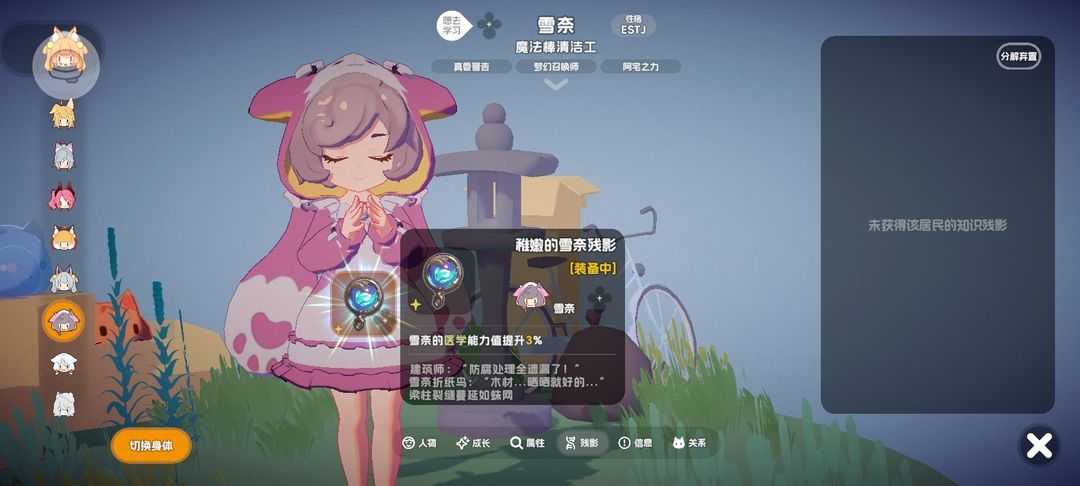Select the large top character avatar

65,62
